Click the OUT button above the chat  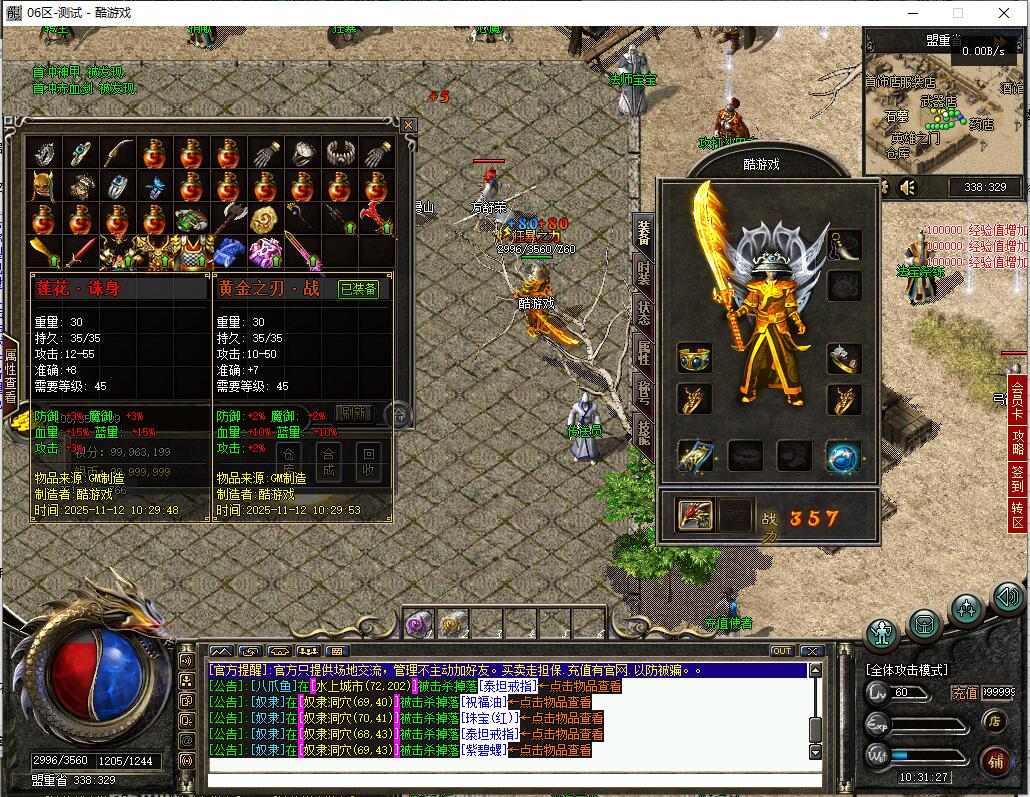(x=782, y=651)
